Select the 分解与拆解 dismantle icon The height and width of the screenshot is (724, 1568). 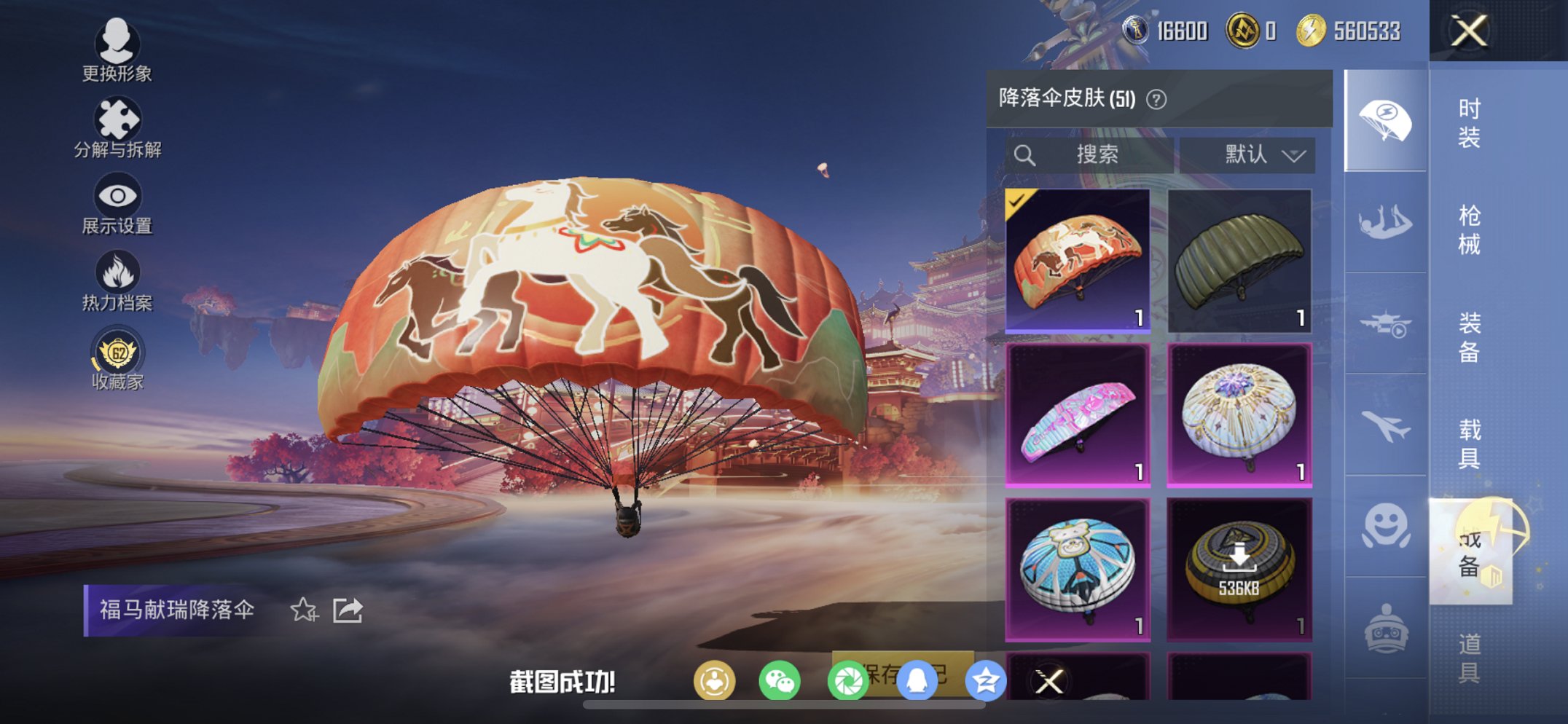119,119
